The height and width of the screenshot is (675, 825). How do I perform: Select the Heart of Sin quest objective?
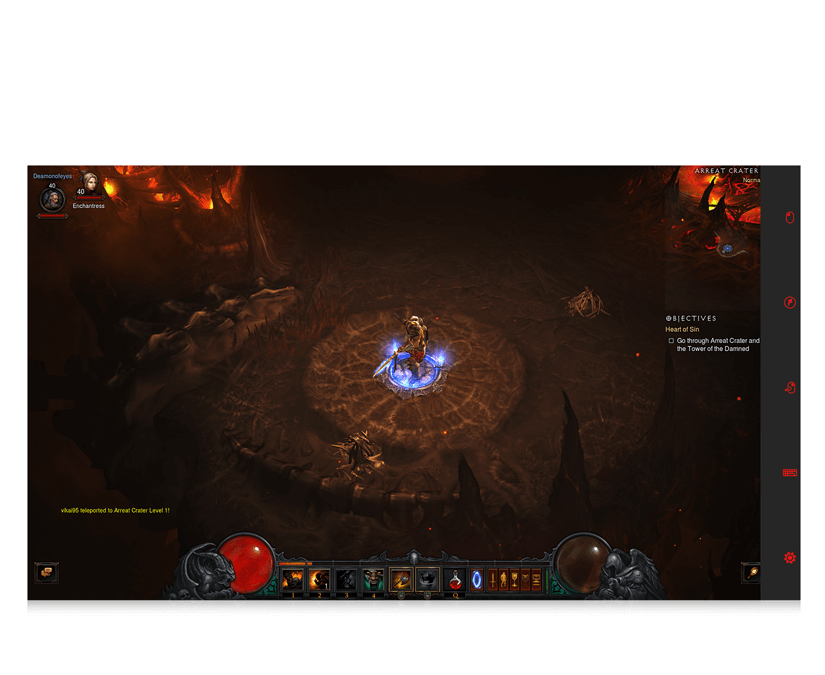684,329
